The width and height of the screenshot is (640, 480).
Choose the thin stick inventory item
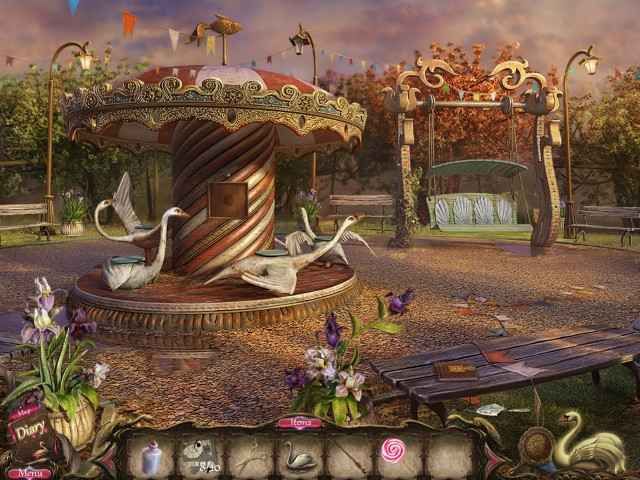coord(346,457)
